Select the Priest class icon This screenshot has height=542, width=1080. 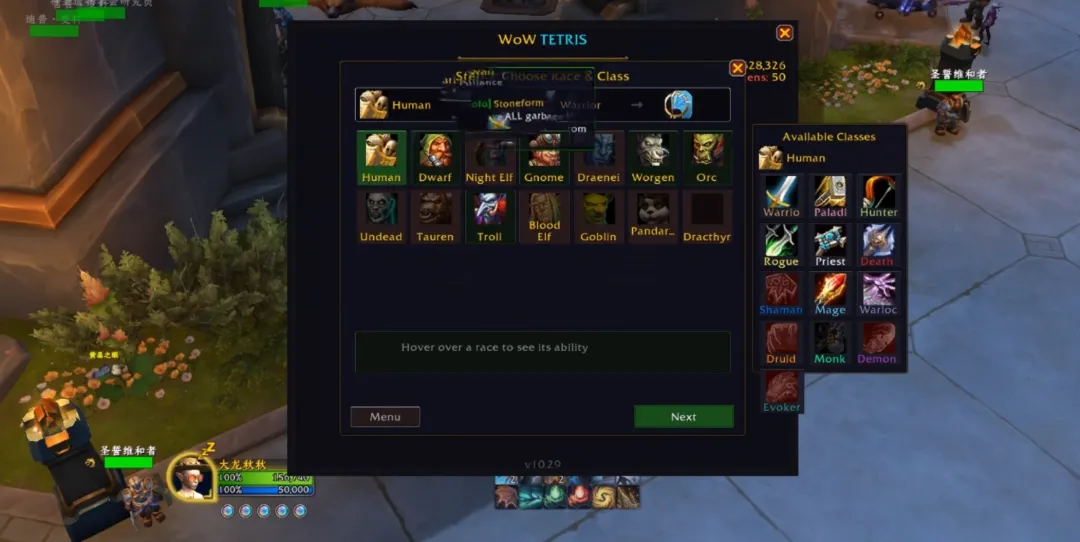click(x=830, y=245)
